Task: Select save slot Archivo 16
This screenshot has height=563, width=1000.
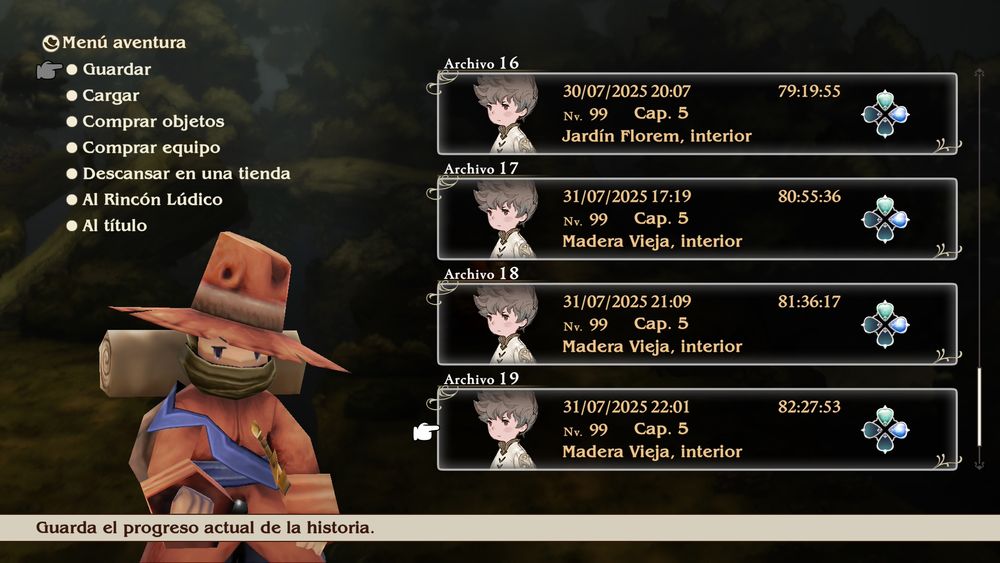Action: [x=696, y=114]
